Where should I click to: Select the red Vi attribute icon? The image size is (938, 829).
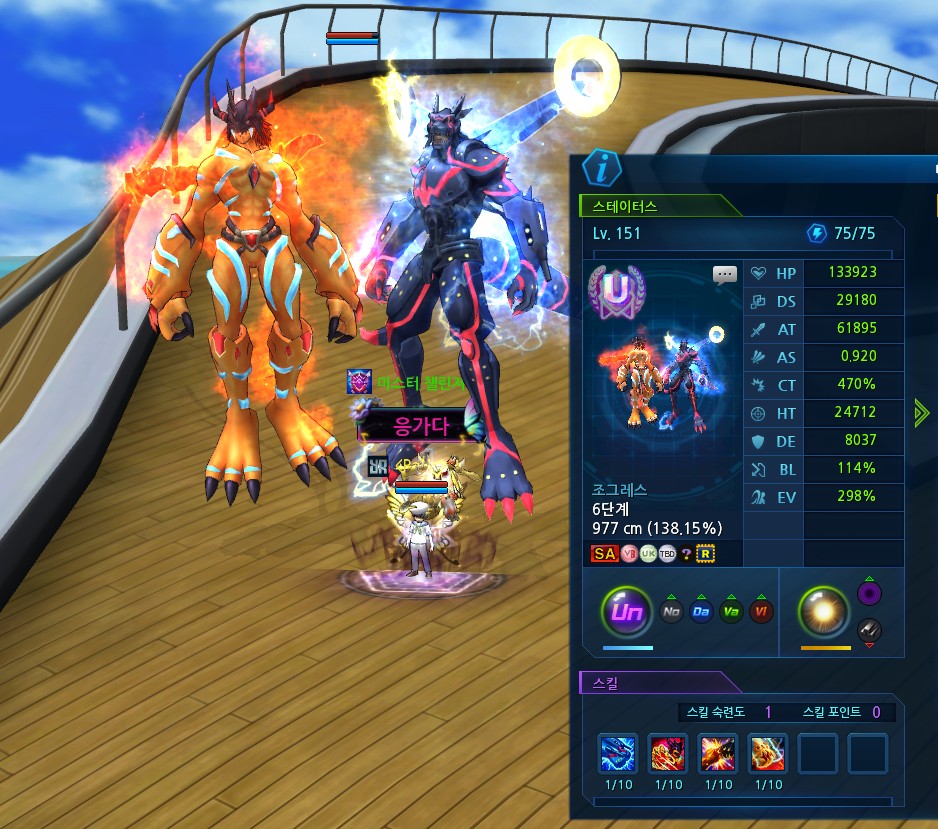click(x=761, y=611)
